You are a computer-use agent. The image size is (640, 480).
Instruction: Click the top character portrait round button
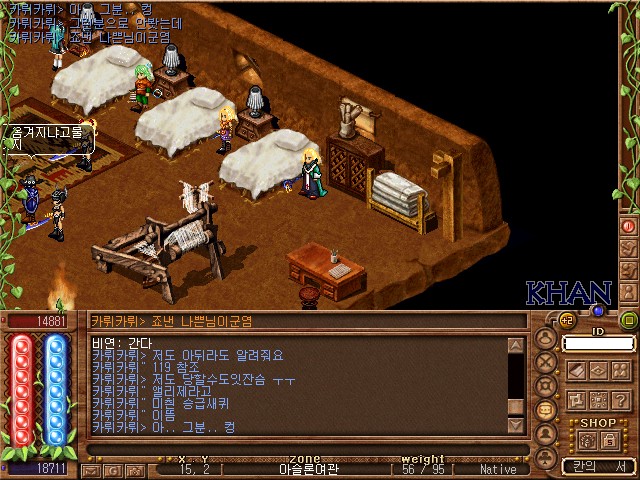(x=546, y=338)
